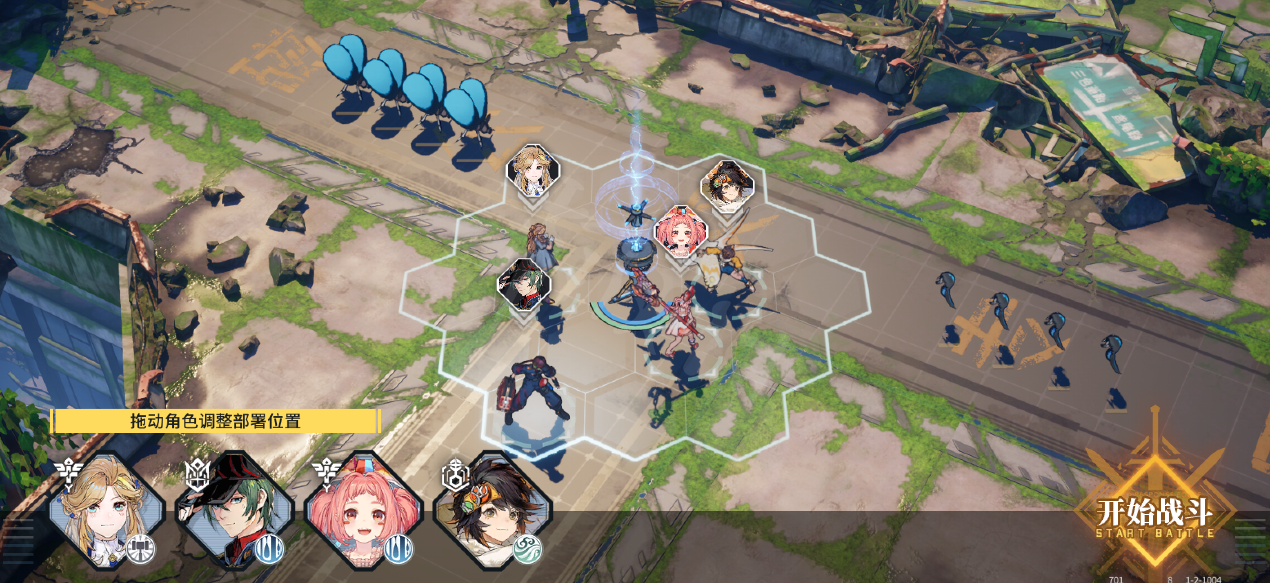Choose the goggles character's marker on the hex grid
The width and height of the screenshot is (1270, 583).
coord(726,185)
